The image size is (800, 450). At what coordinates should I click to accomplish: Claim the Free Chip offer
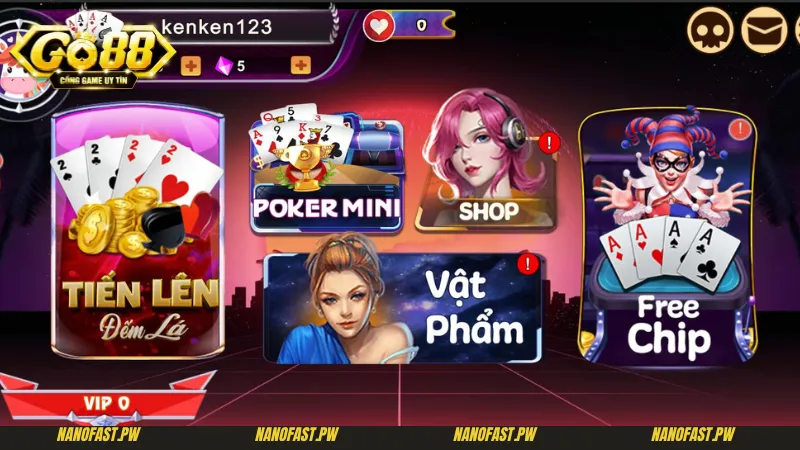pos(668,240)
